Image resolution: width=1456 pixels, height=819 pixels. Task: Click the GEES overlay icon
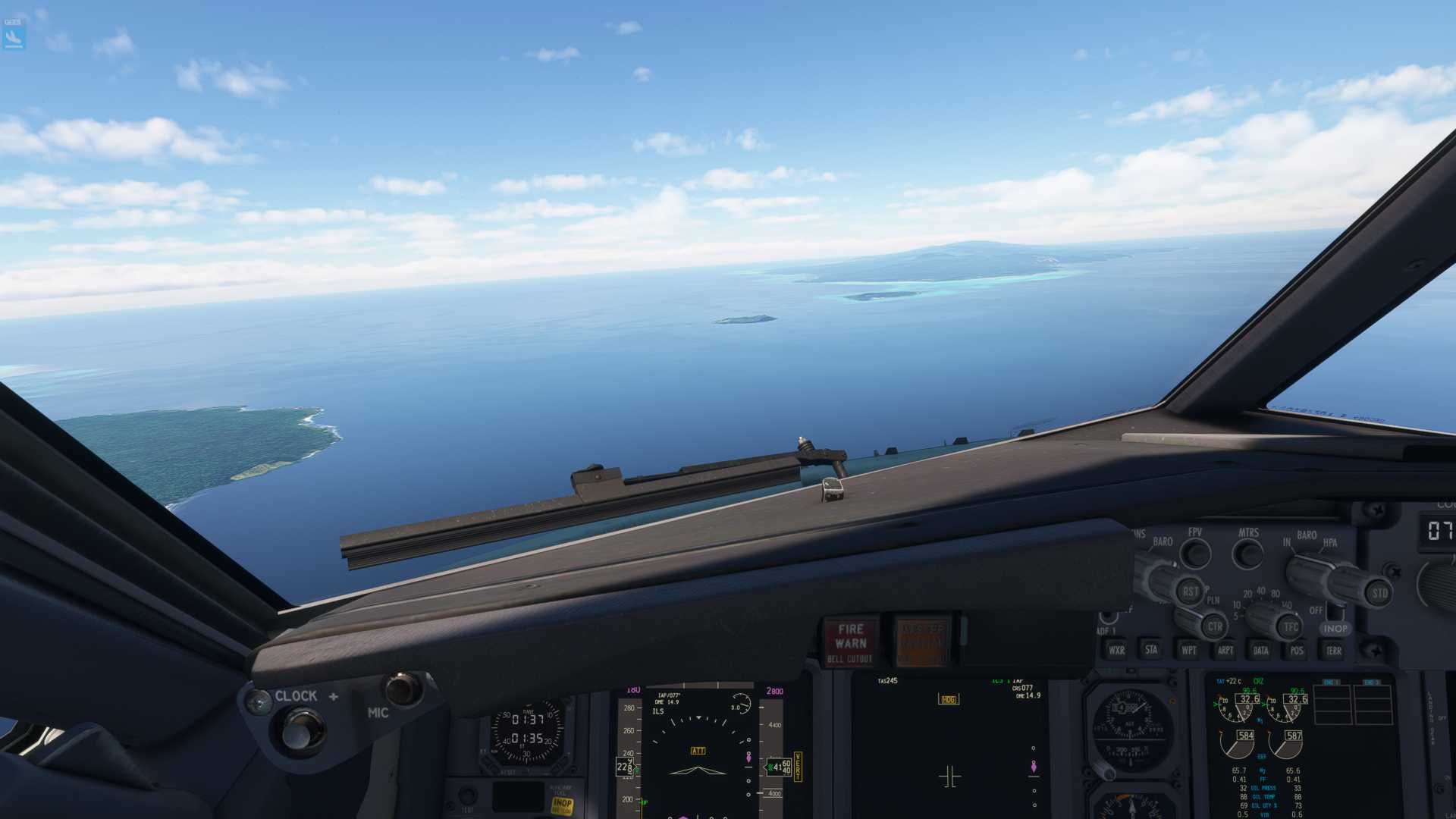click(14, 34)
